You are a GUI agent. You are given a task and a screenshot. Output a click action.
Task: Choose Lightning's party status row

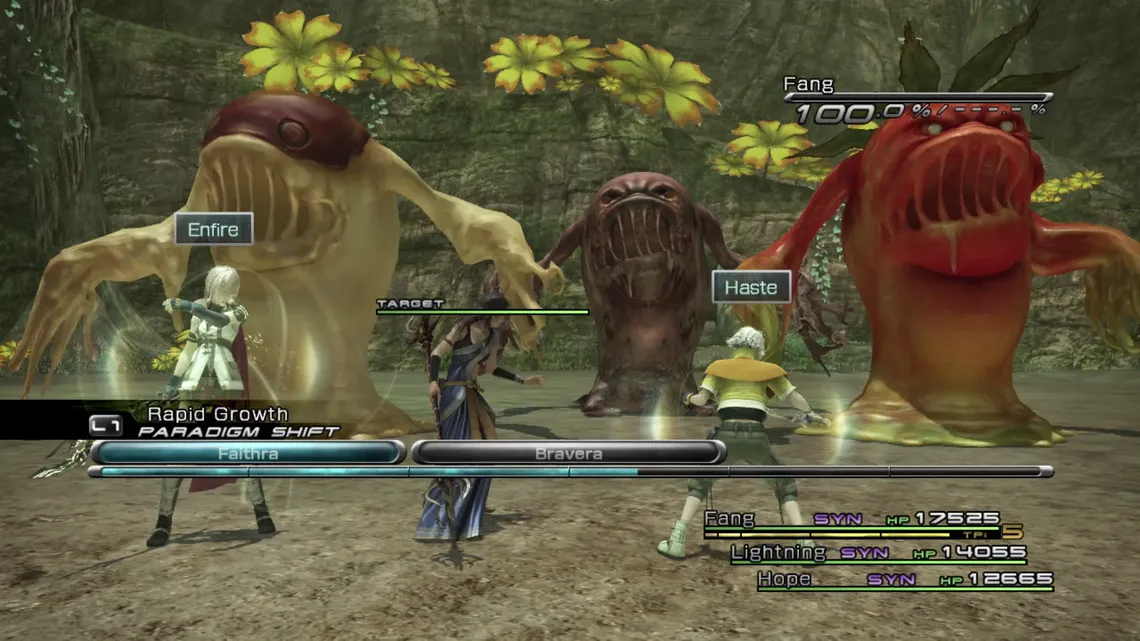878,552
